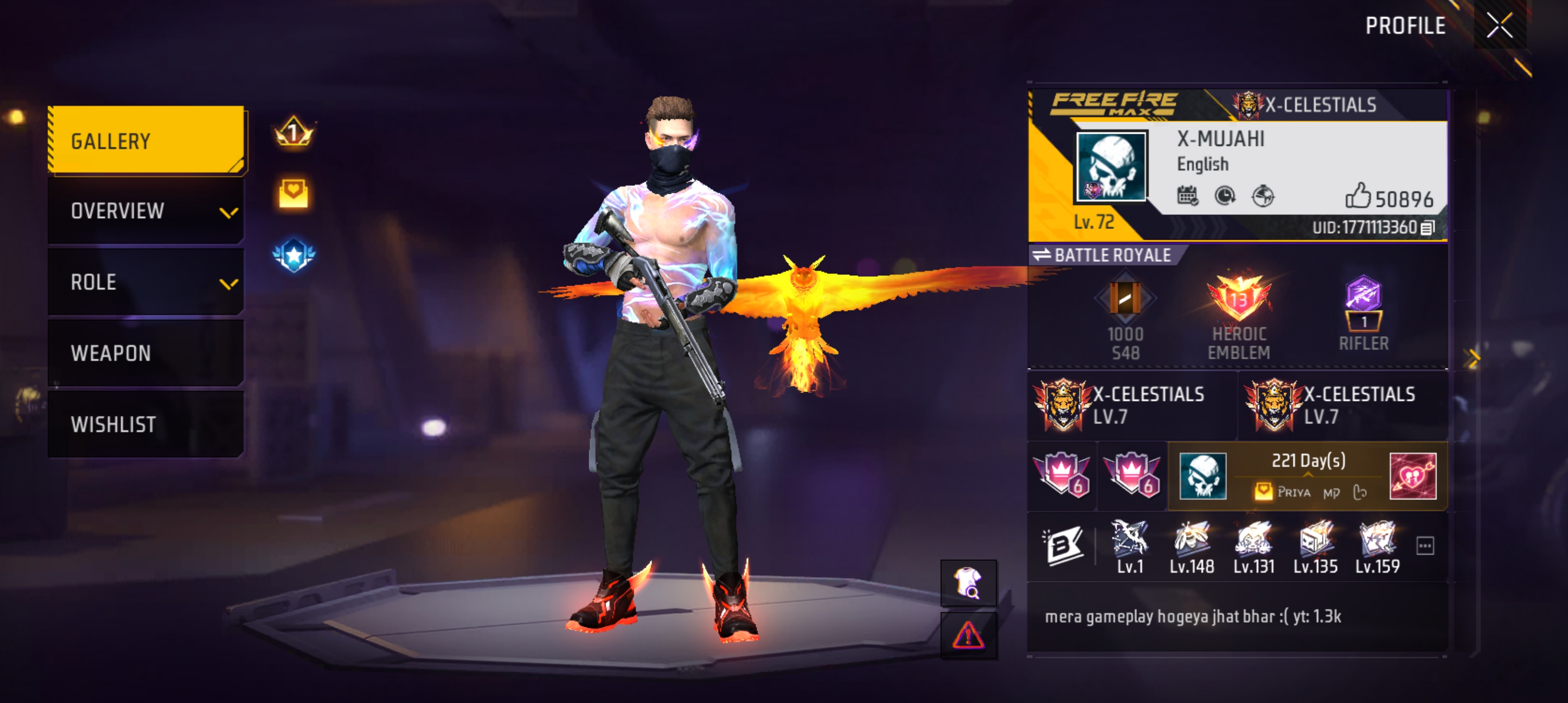
Task: Switch the Battle Royale mode stats
Action: [1042, 255]
